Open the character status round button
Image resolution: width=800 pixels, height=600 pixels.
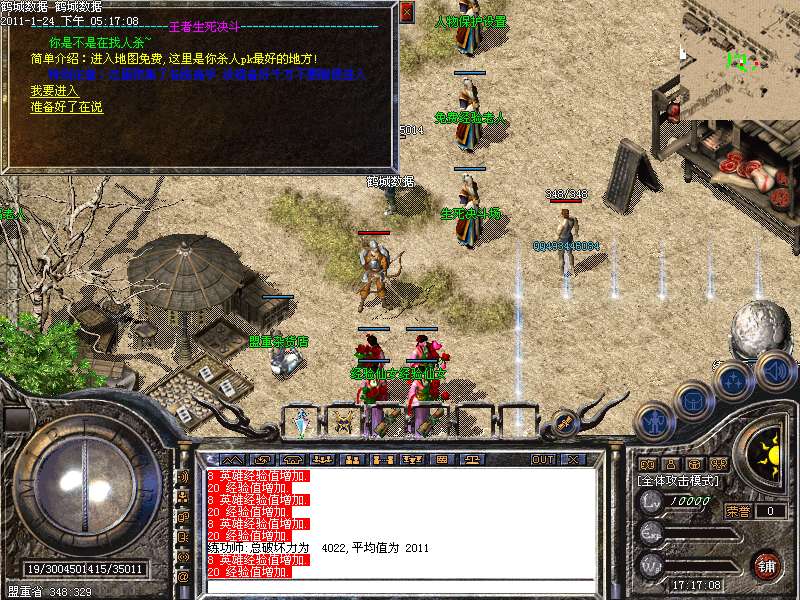[655, 421]
